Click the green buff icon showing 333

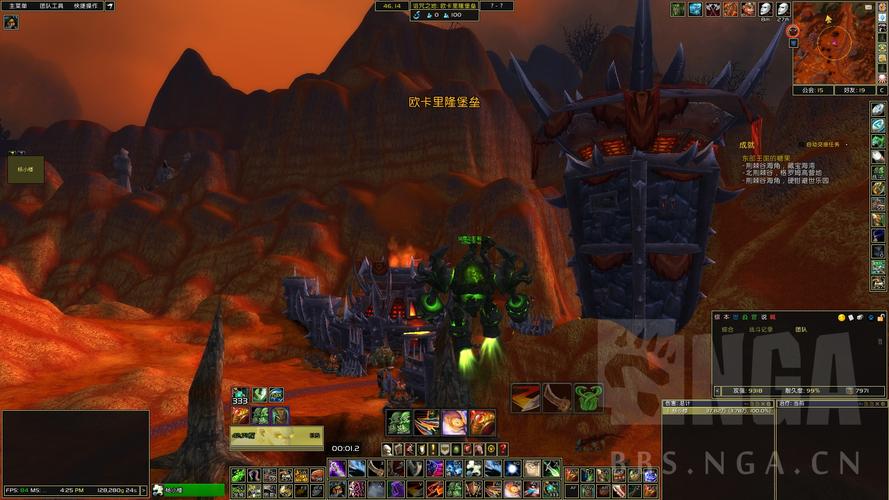[x=240, y=395]
